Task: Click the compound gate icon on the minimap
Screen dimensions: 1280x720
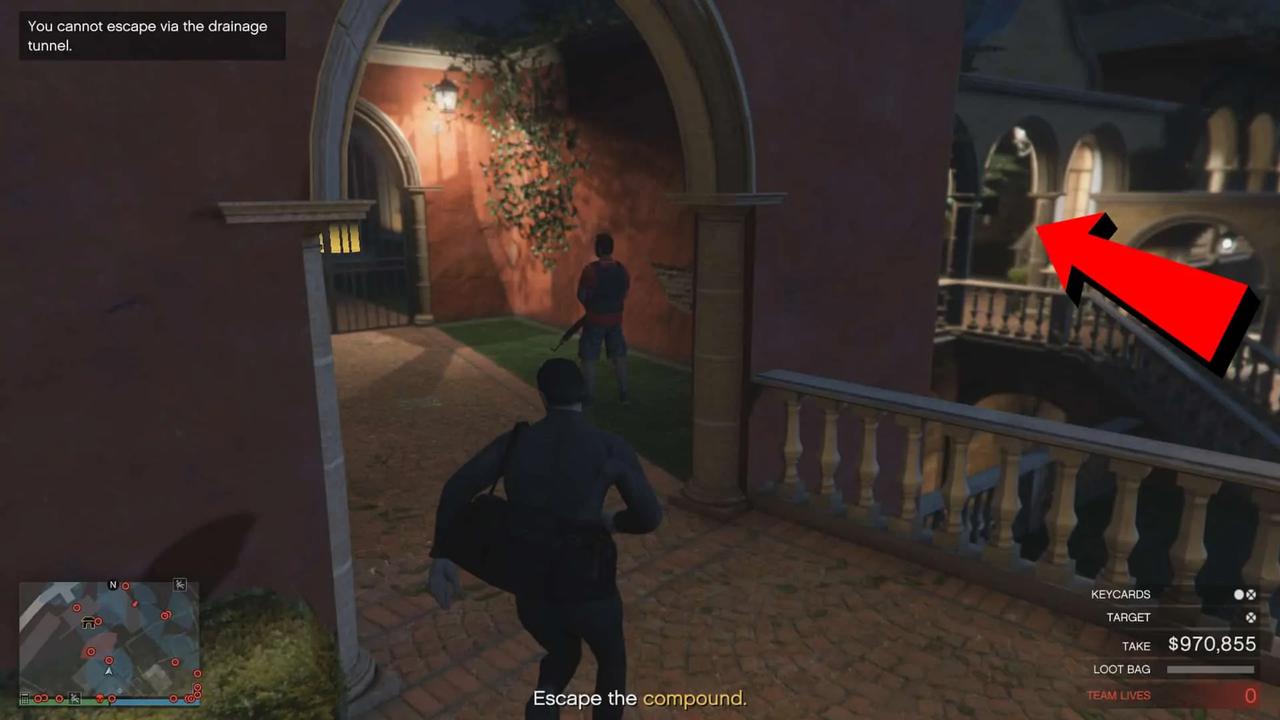Action: point(89,622)
